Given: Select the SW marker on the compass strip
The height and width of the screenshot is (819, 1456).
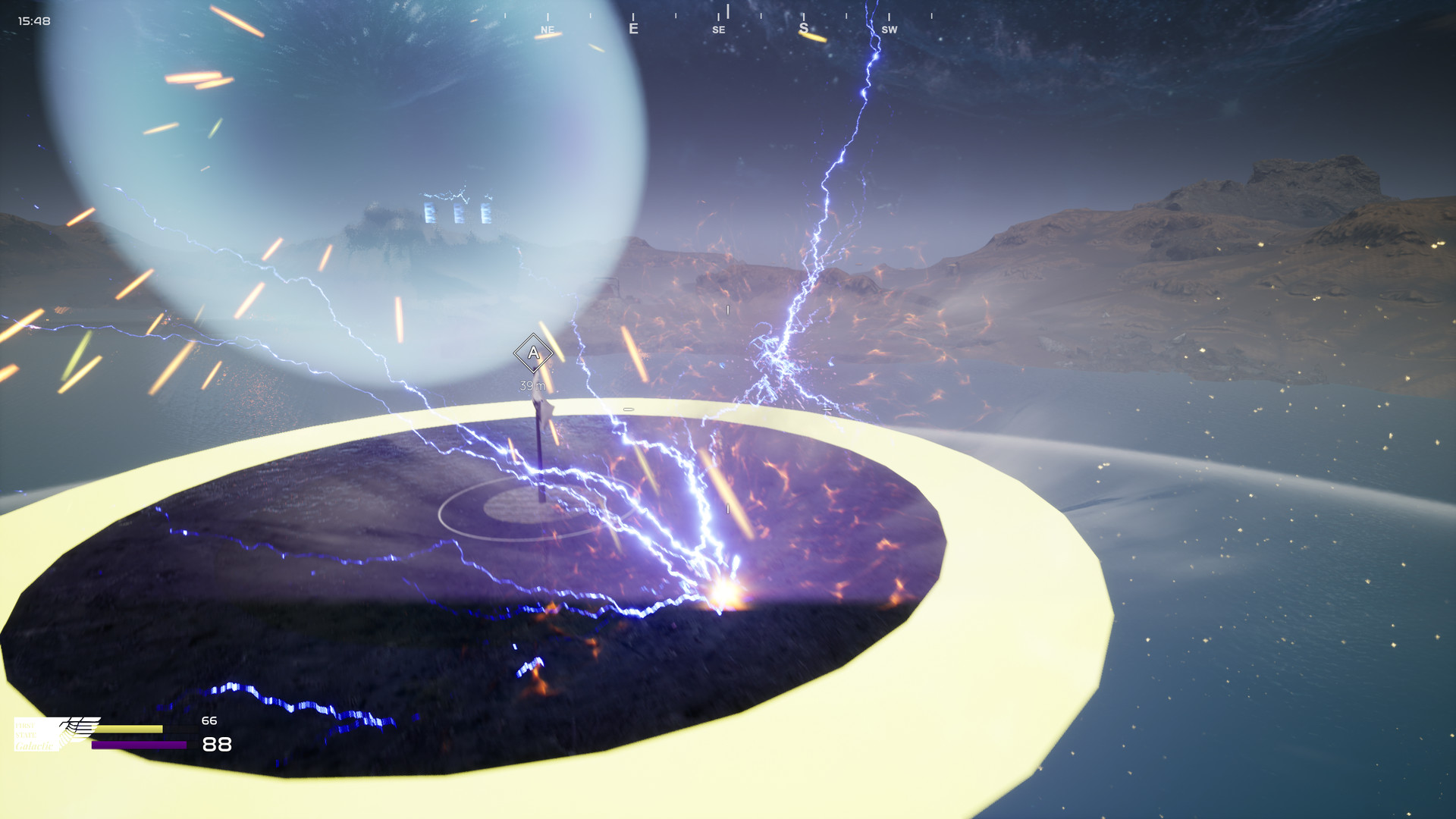Looking at the screenshot, I should (890, 30).
